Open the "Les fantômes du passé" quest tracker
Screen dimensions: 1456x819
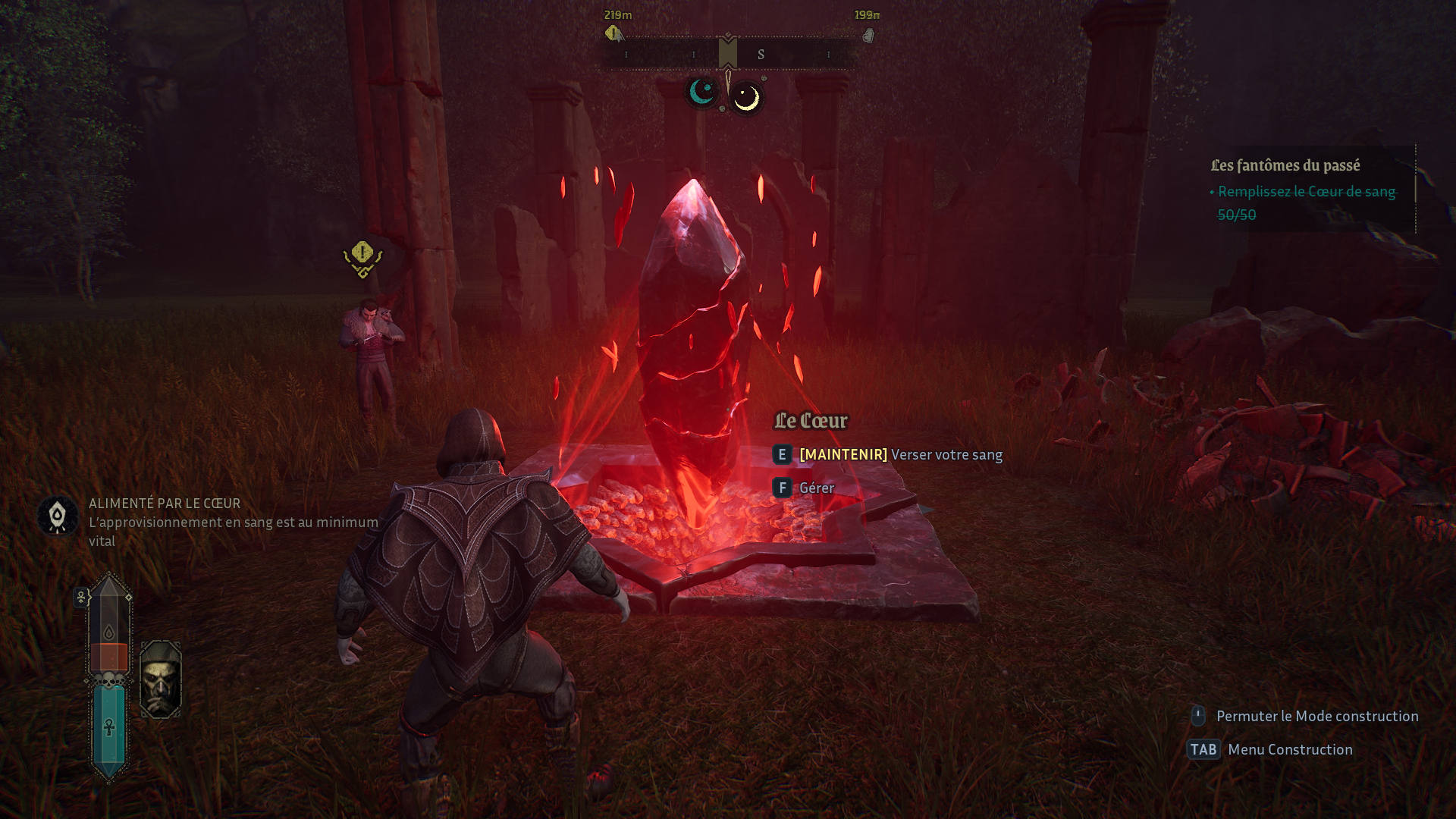1285,165
